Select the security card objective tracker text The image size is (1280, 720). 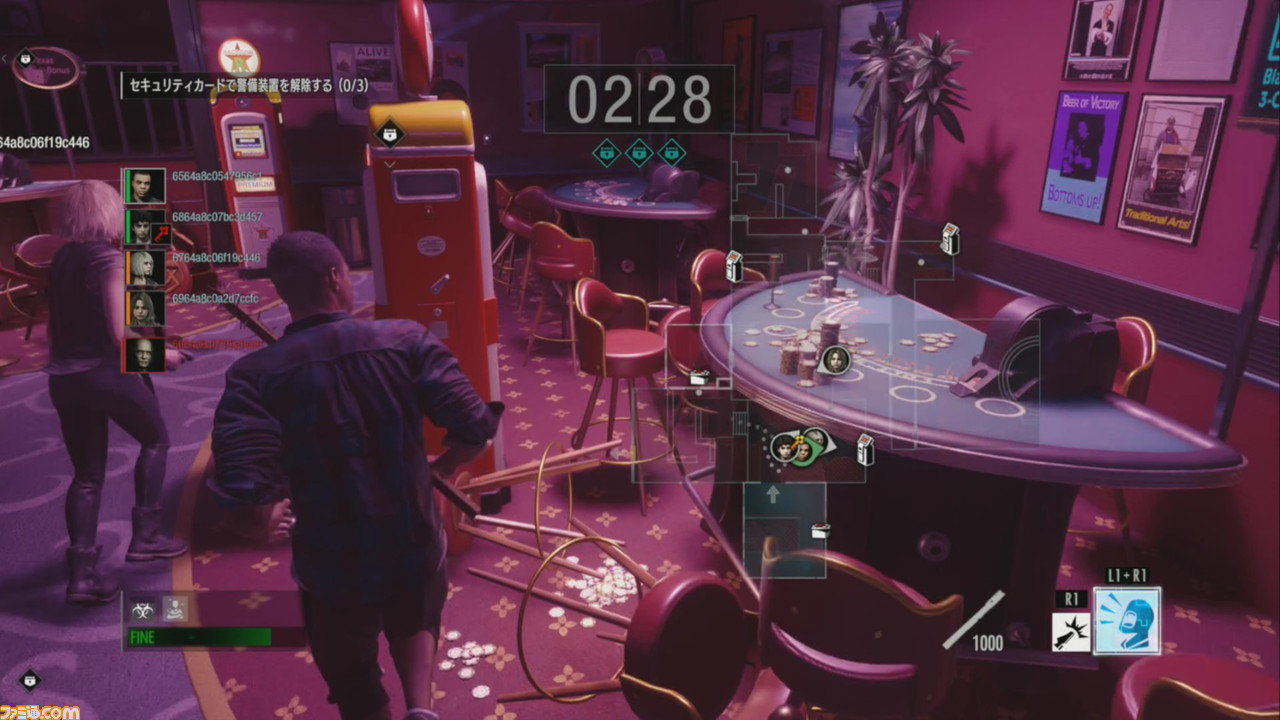[247, 87]
